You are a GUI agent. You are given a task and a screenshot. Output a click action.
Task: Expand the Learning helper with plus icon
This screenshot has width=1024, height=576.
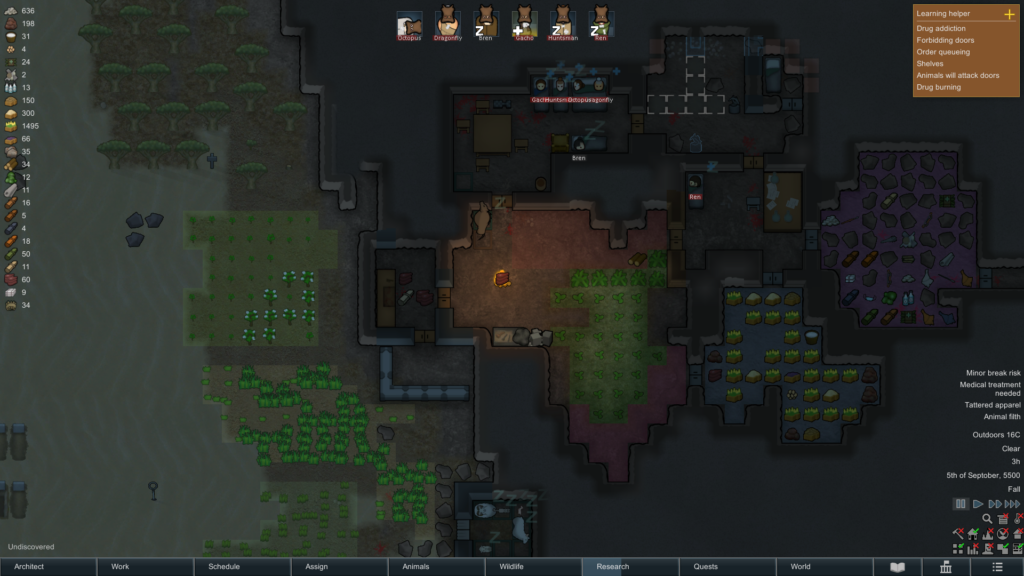(x=1008, y=14)
